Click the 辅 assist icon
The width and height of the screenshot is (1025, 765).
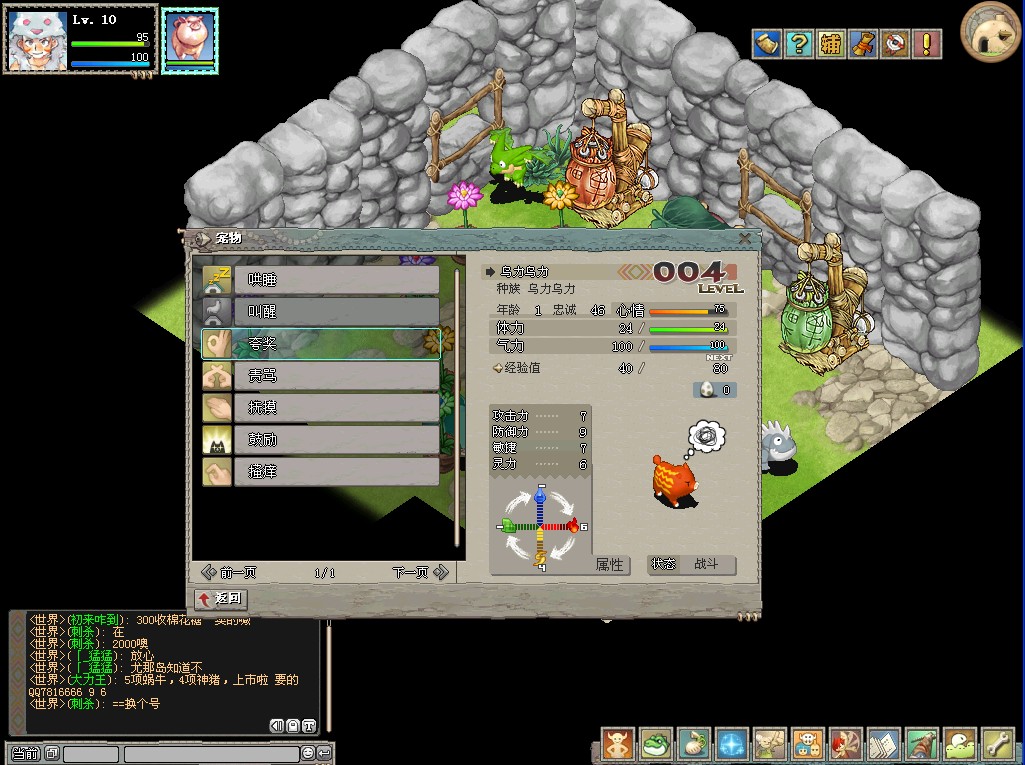coord(830,44)
